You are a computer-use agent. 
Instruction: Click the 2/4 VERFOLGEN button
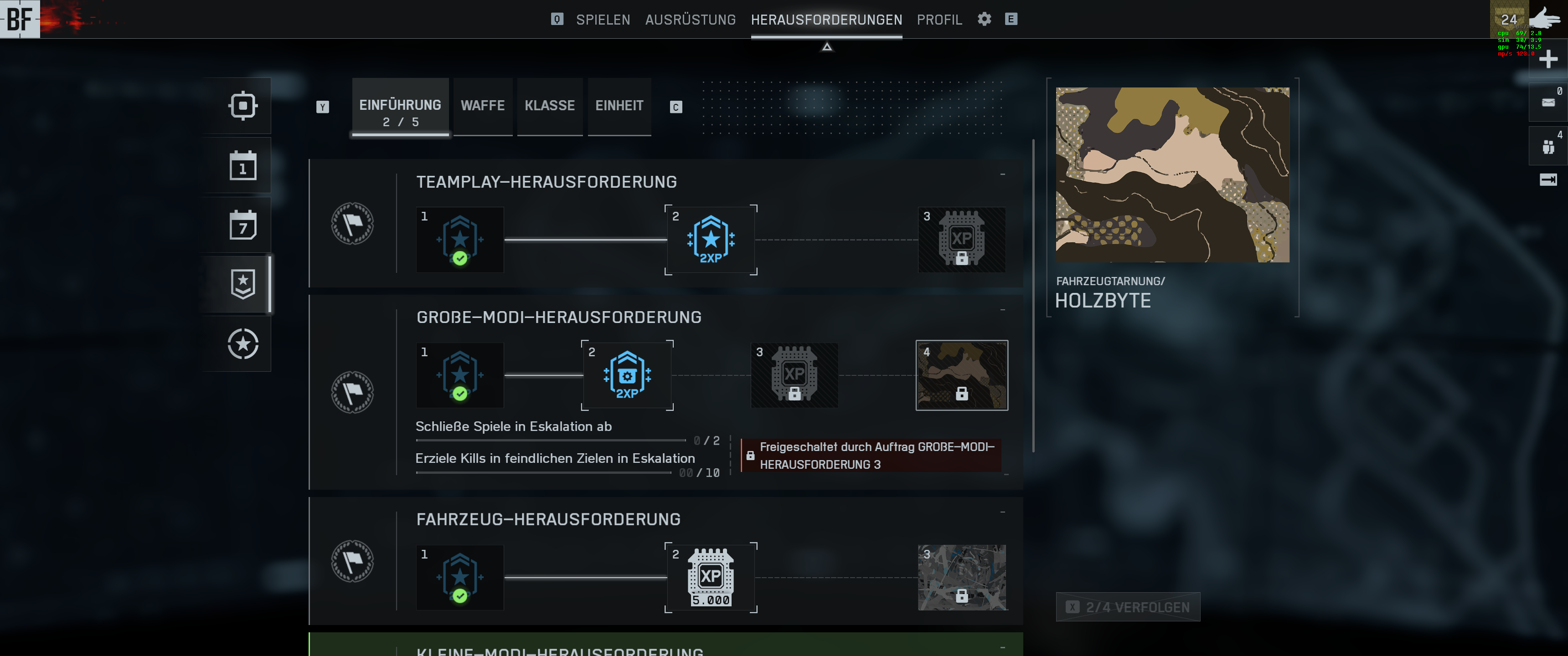[x=1128, y=607]
